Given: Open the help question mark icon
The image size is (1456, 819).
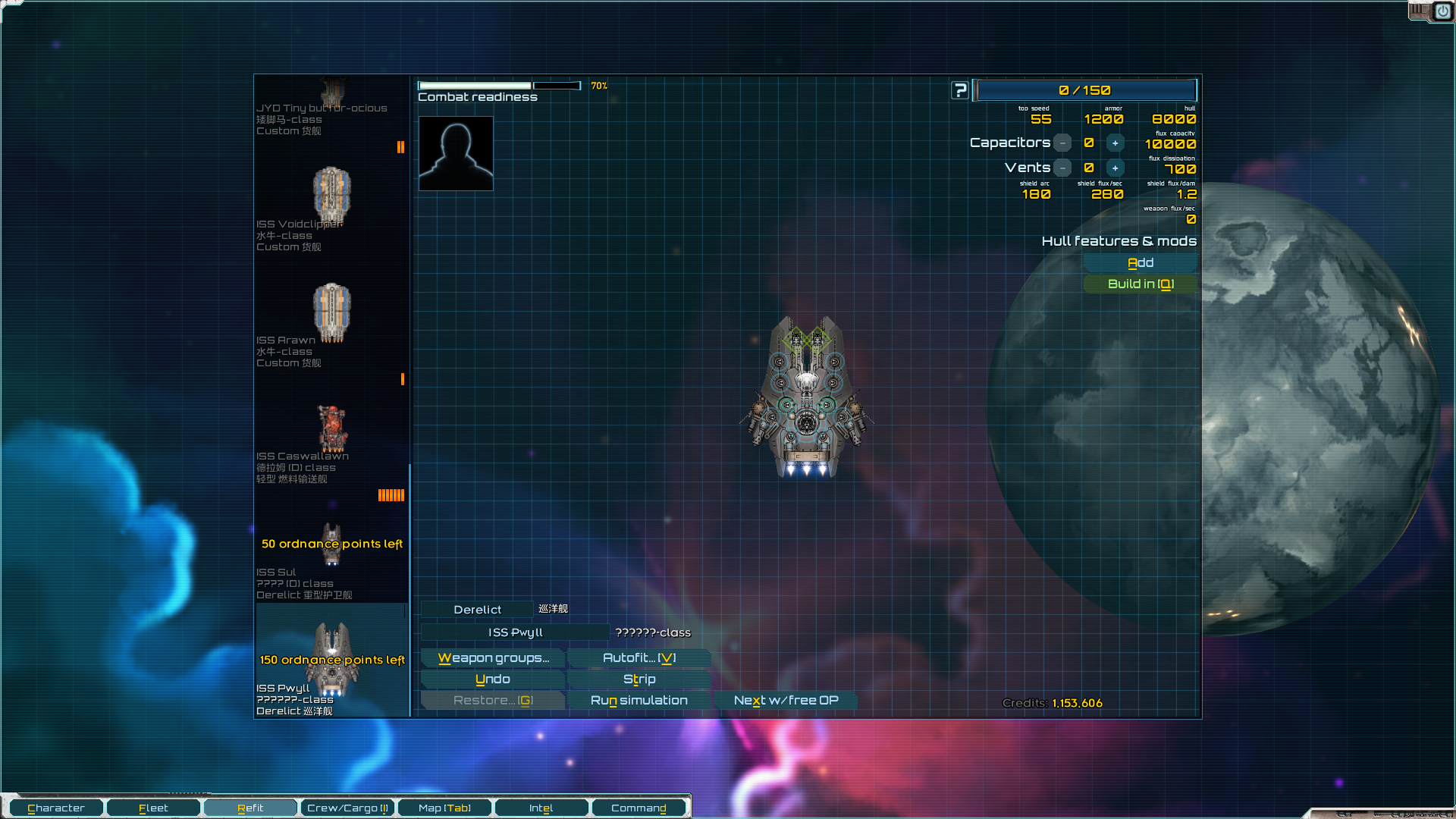Looking at the screenshot, I should [960, 91].
